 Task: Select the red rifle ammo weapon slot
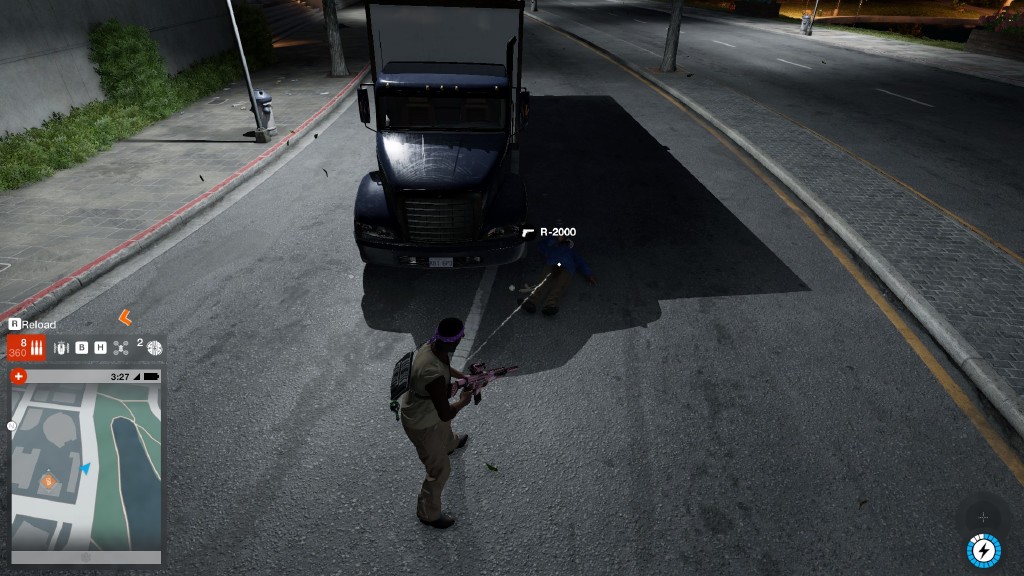click(26, 348)
